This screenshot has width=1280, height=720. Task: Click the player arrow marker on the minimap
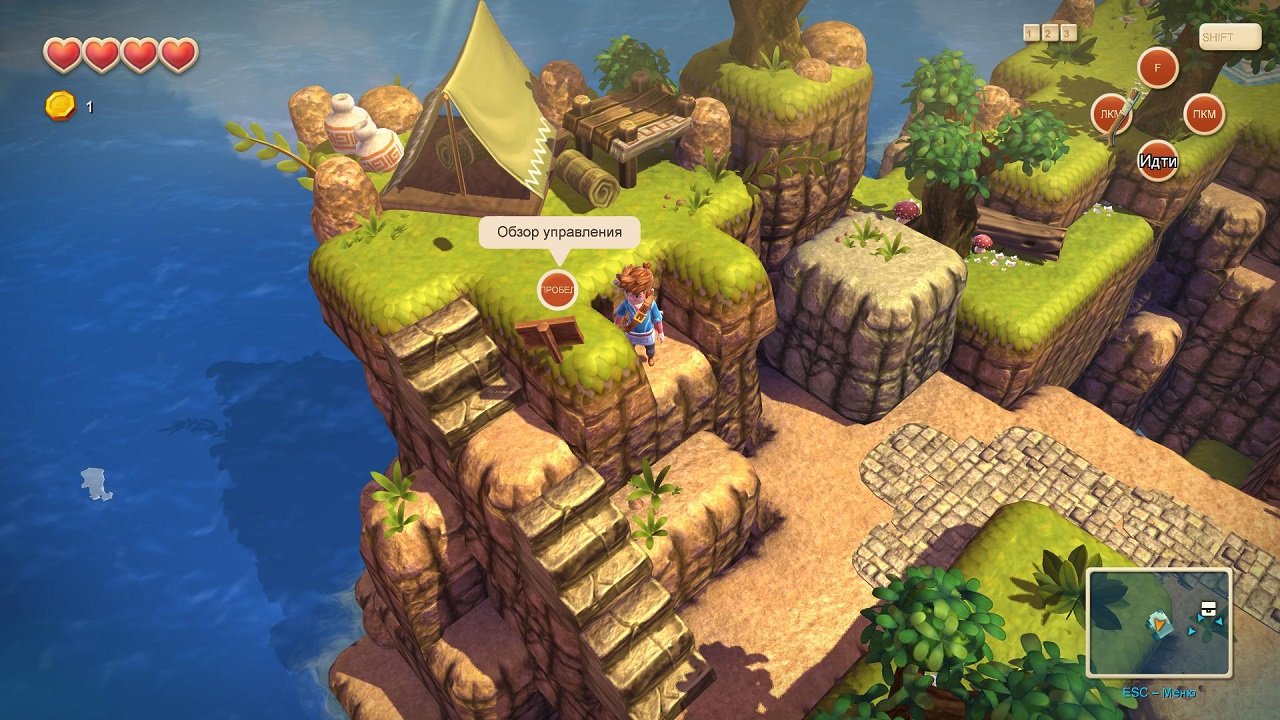[1159, 624]
